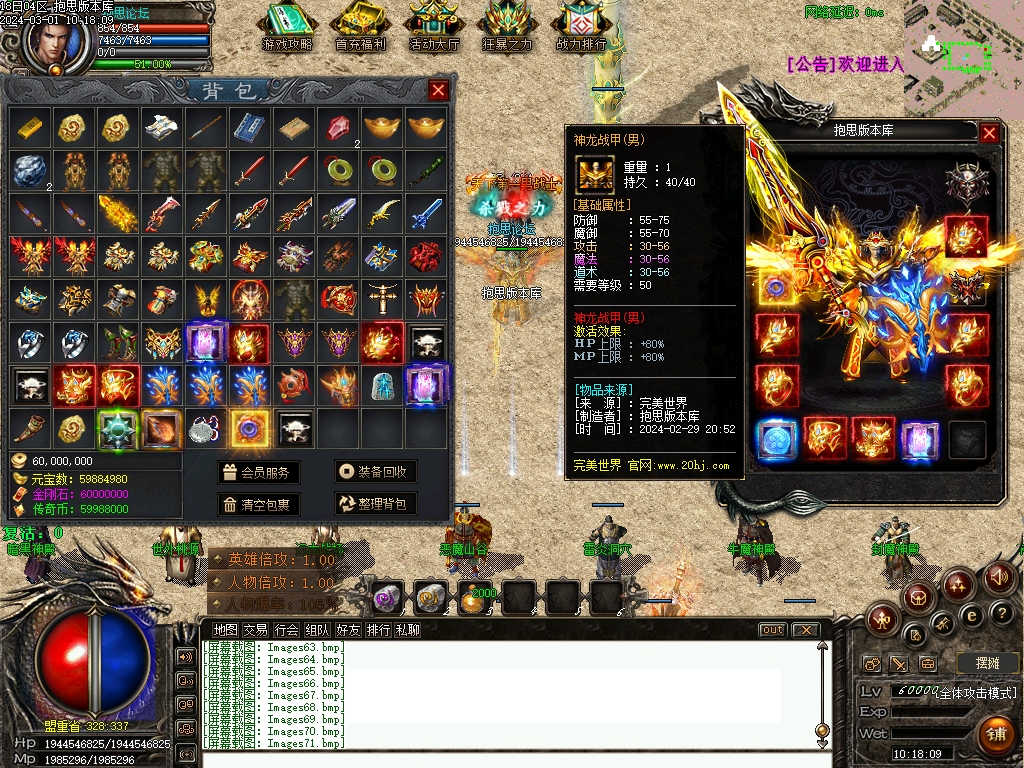
Task: Open the 摆摊 stall button
Action: 980,663
